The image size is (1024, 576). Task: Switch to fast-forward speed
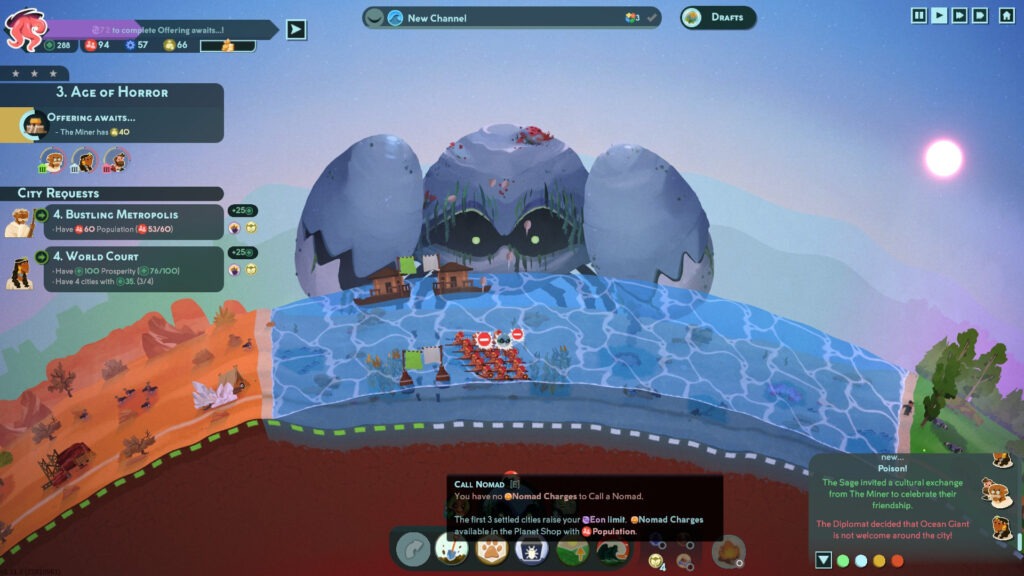[x=960, y=15]
